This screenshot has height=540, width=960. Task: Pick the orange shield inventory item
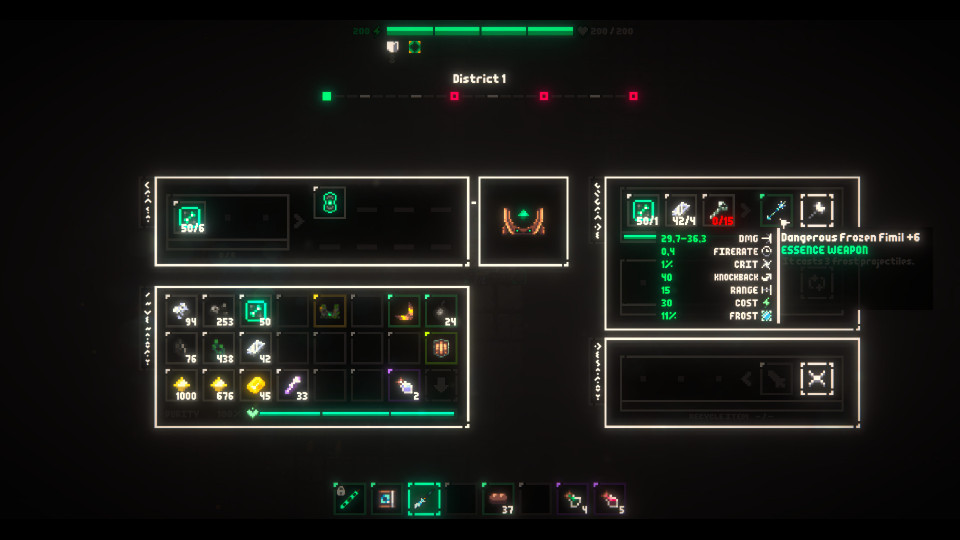click(x=441, y=348)
